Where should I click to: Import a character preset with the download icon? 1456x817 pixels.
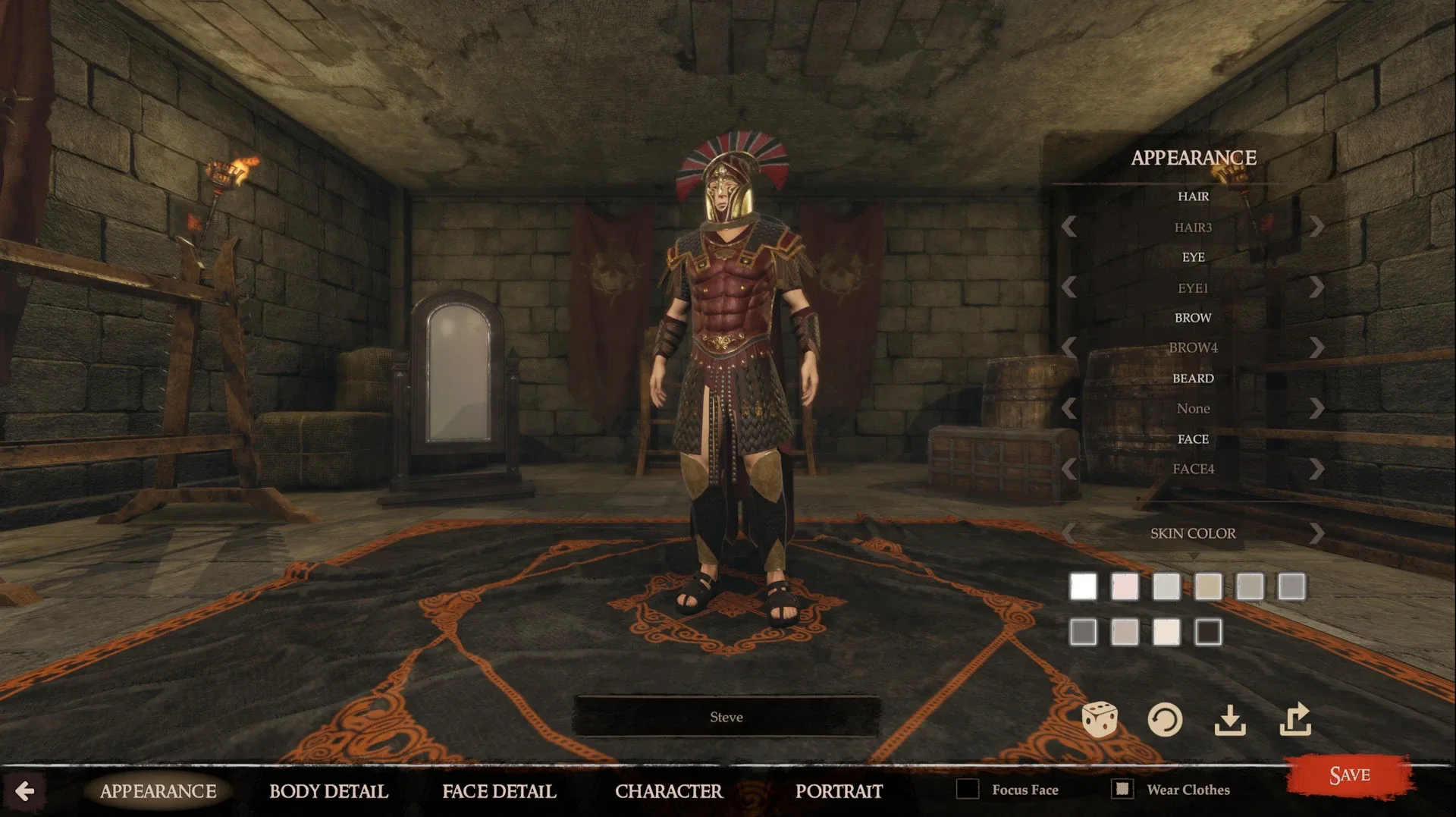point(1232,719)
